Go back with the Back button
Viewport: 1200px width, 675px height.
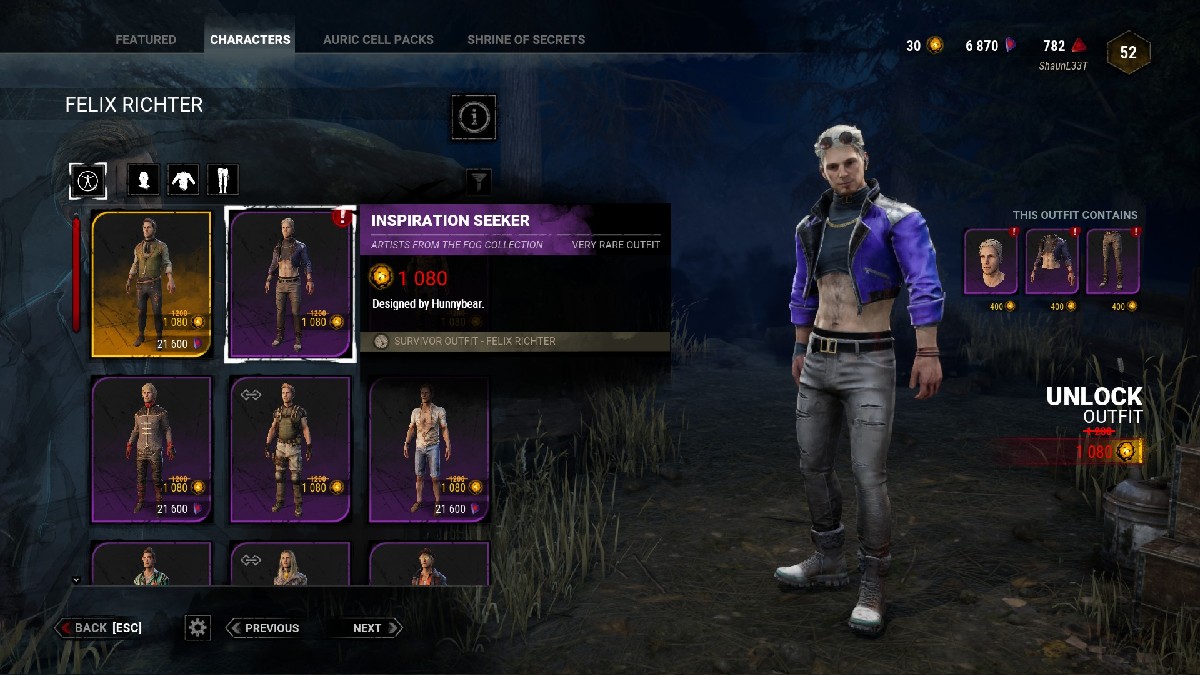coord(100,628)
